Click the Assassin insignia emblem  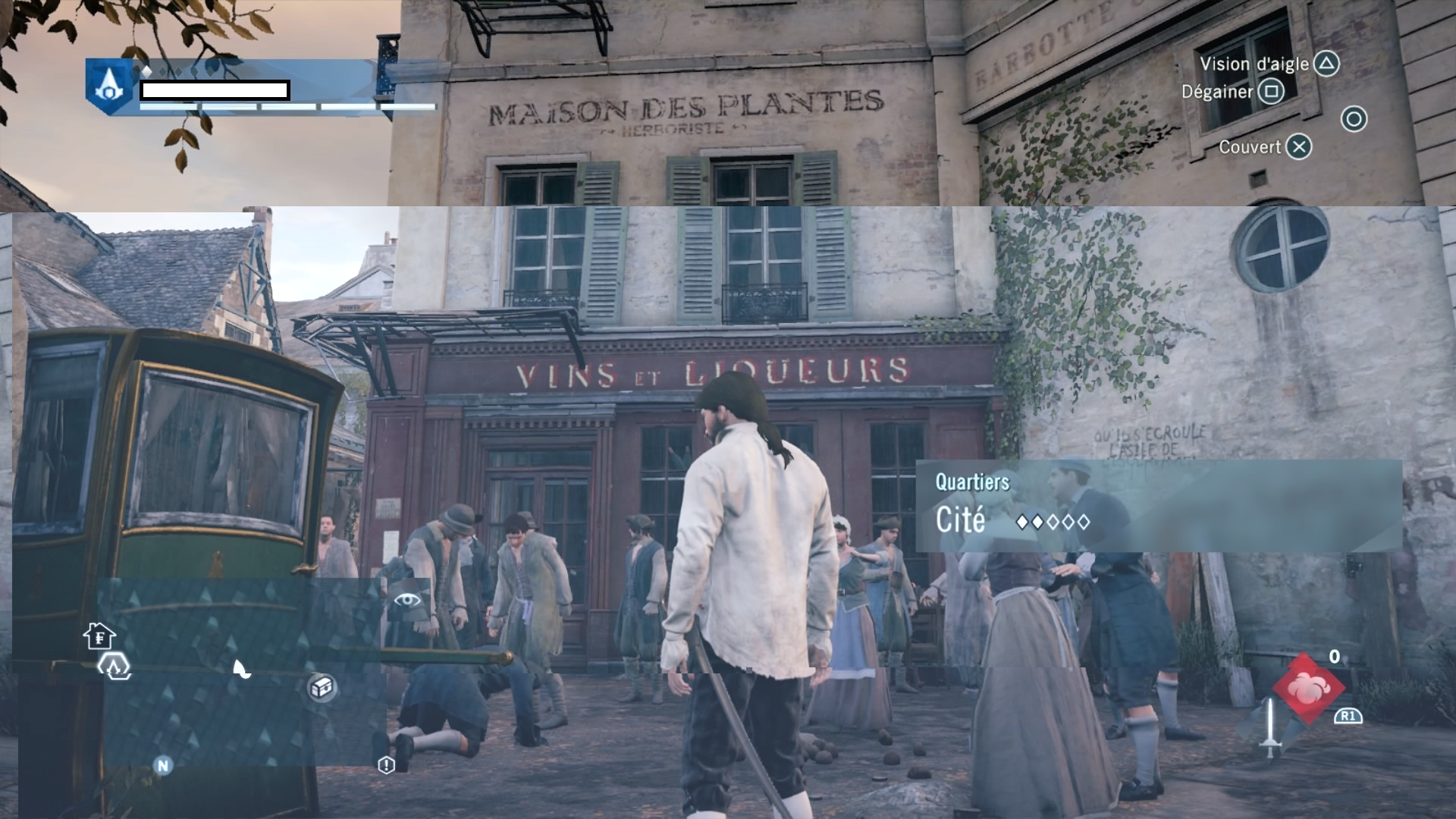pyautogui.click(x=109, y=86)
